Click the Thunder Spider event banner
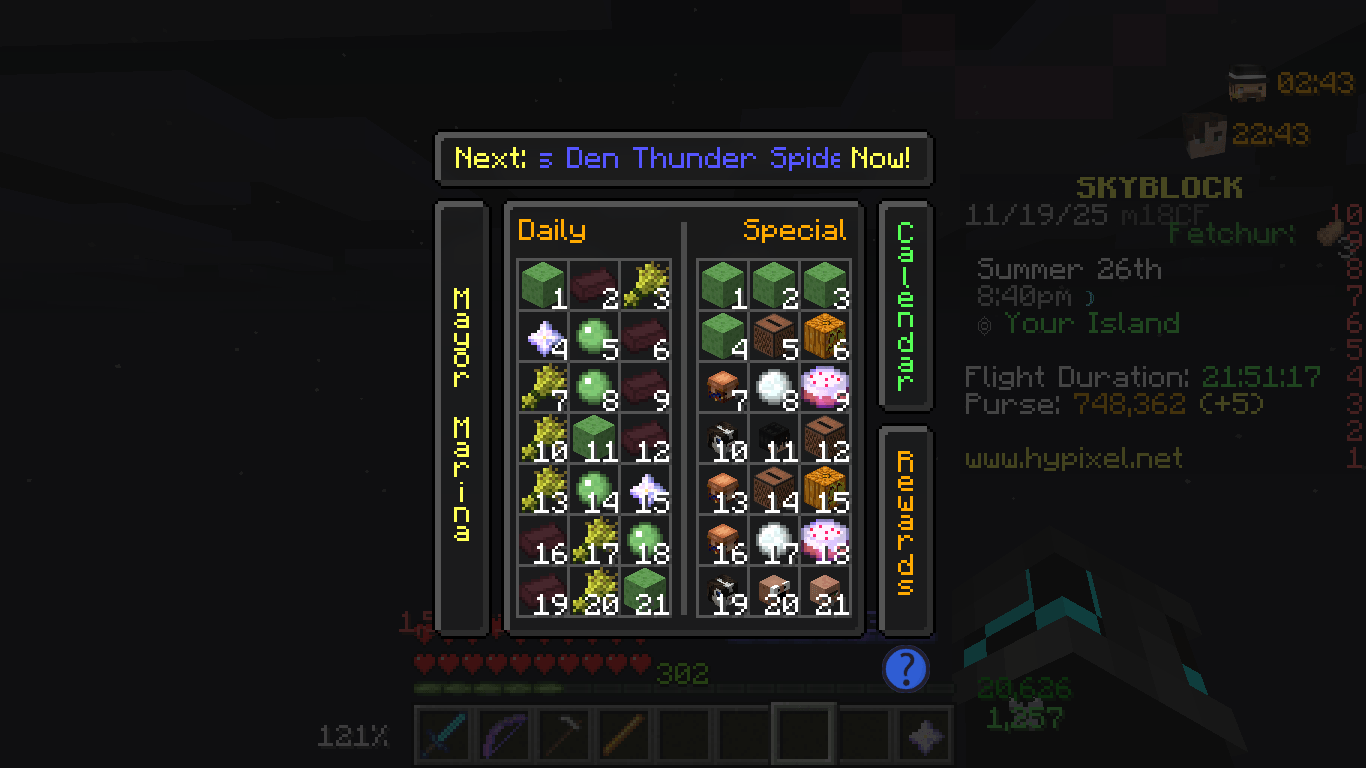This screenshot has height=768, width=1366. [683, 158]
